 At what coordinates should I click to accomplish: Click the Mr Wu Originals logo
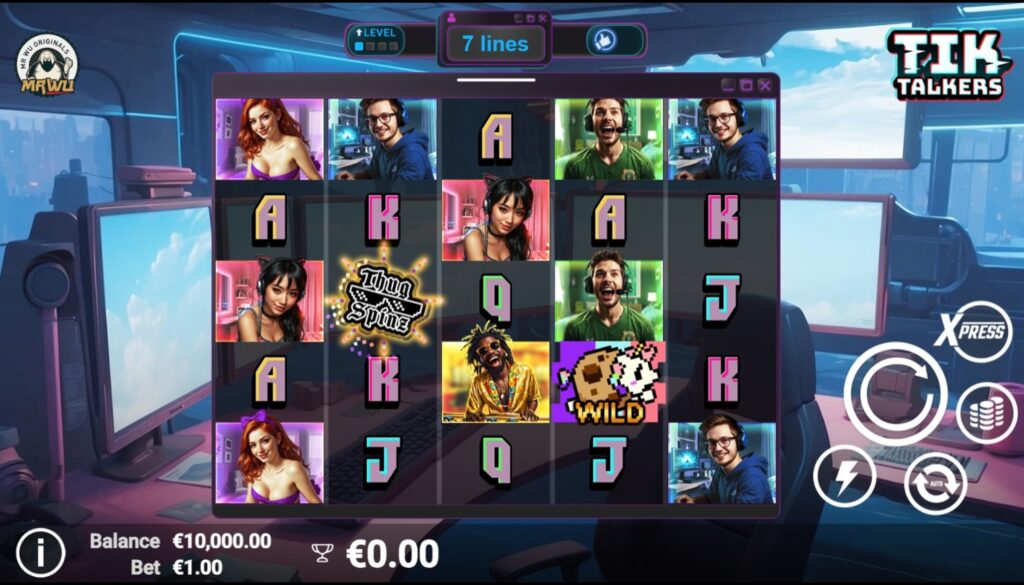pyautogui.click(x=47, y=67)
